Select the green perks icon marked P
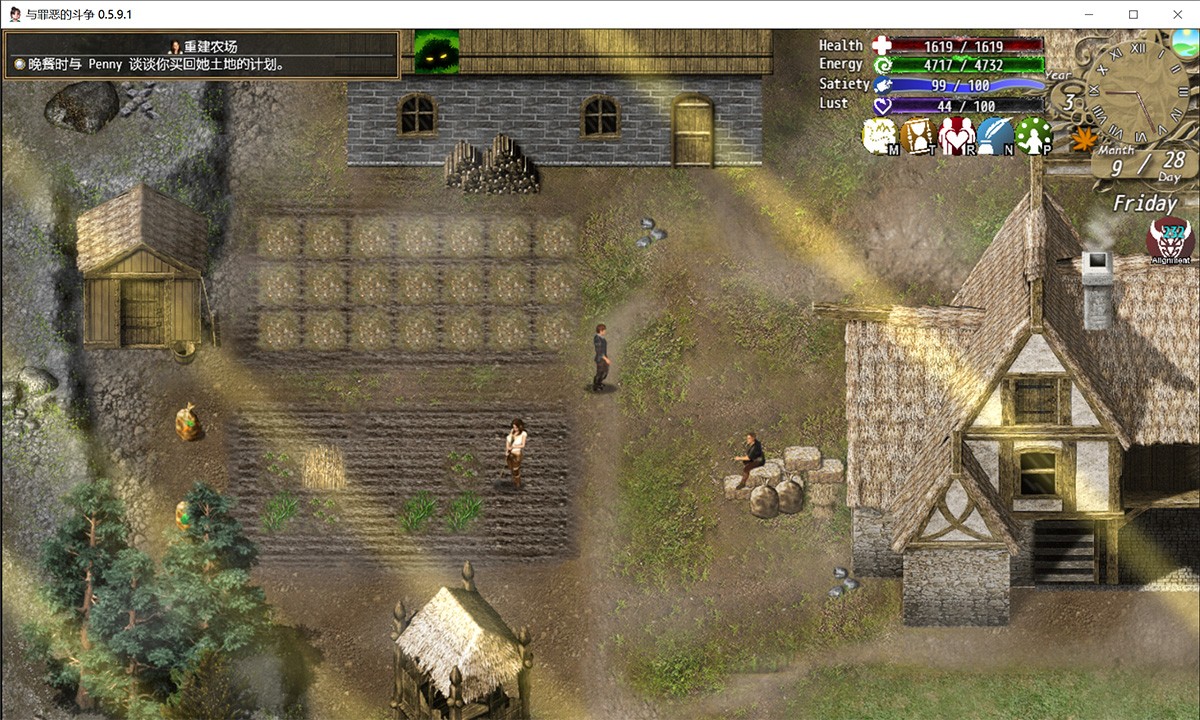 click(x=1034, y=136)
